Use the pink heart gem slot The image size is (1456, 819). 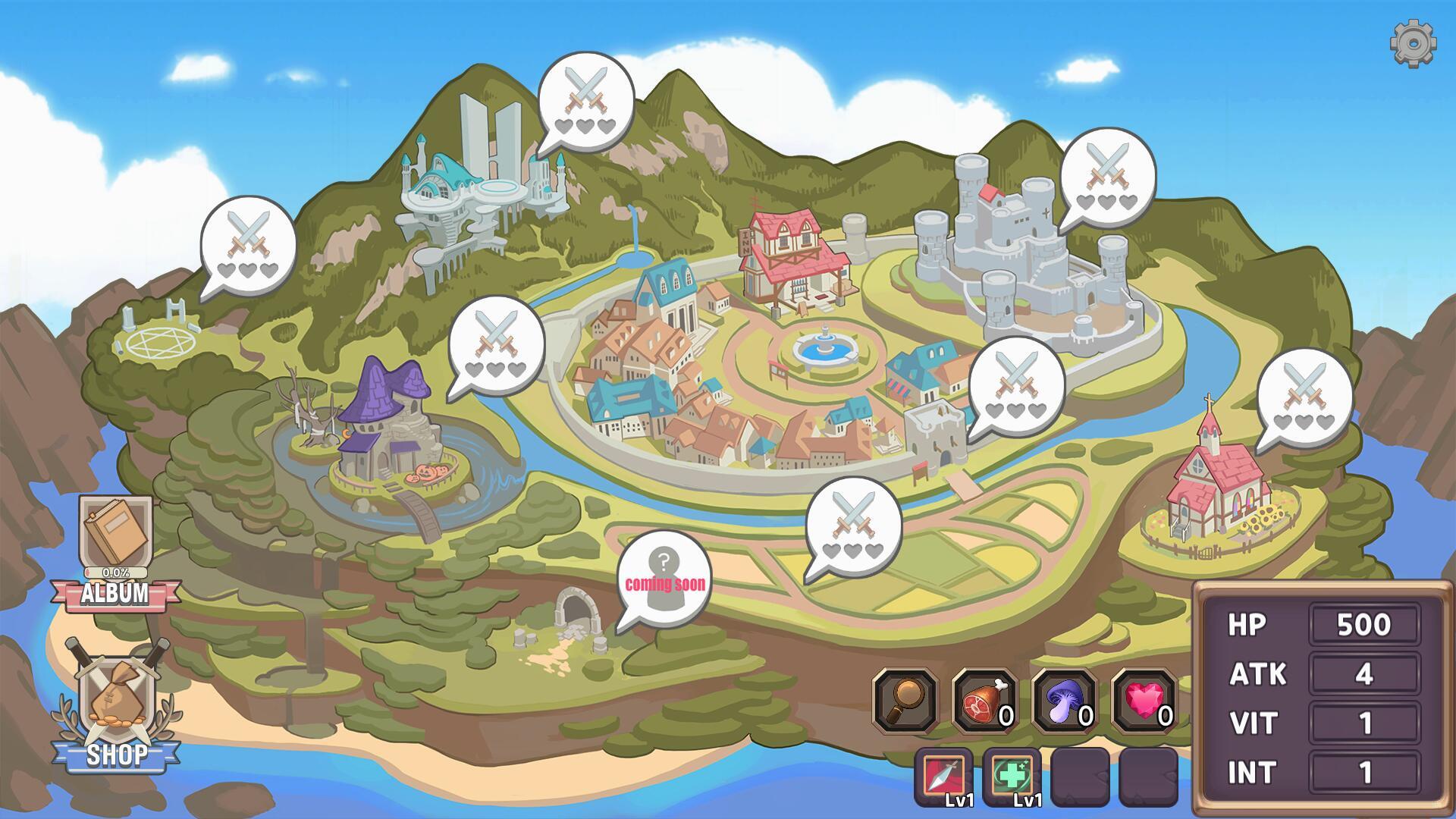tap(1144, 701)
